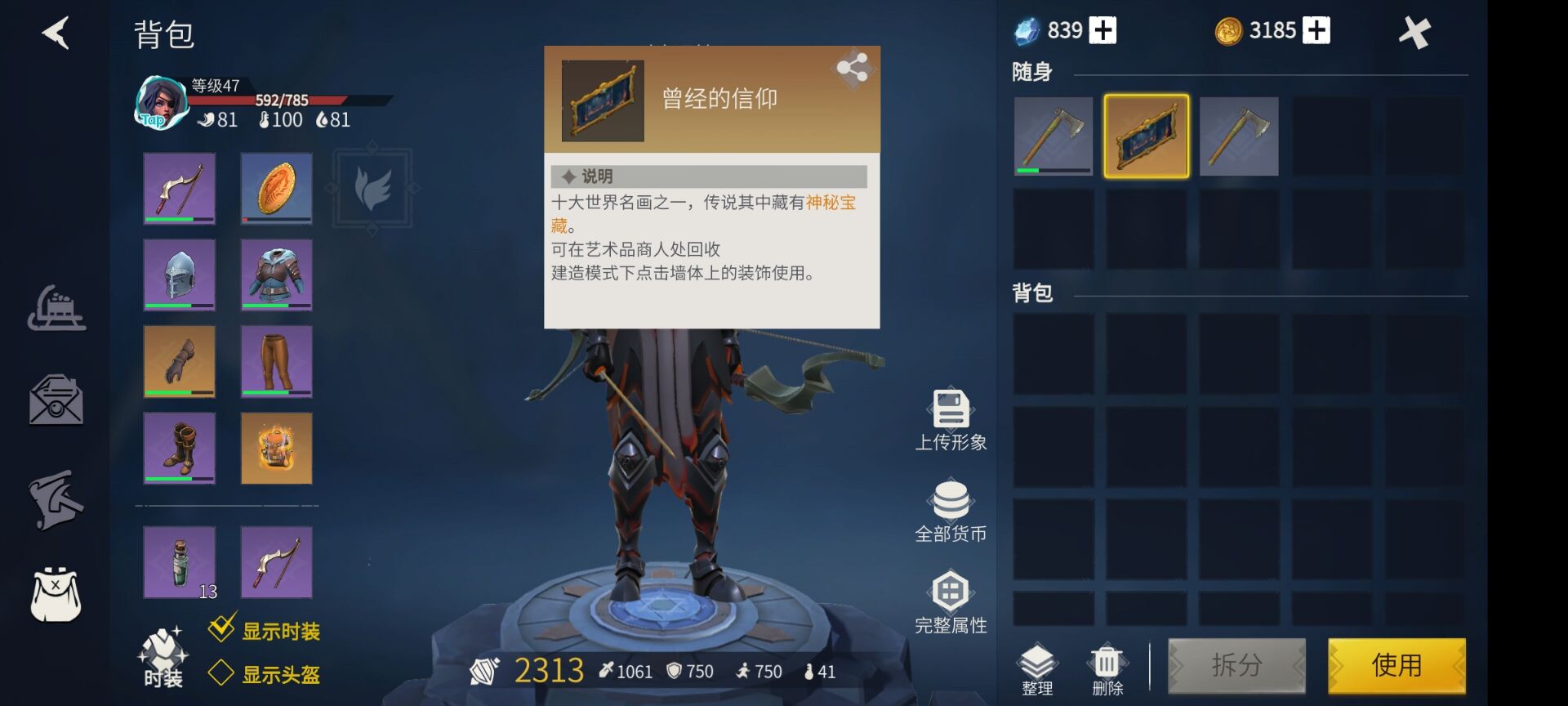1568x706 pixels.
Task: Go back with the arrow button
Action: click(x=56, y=33)
